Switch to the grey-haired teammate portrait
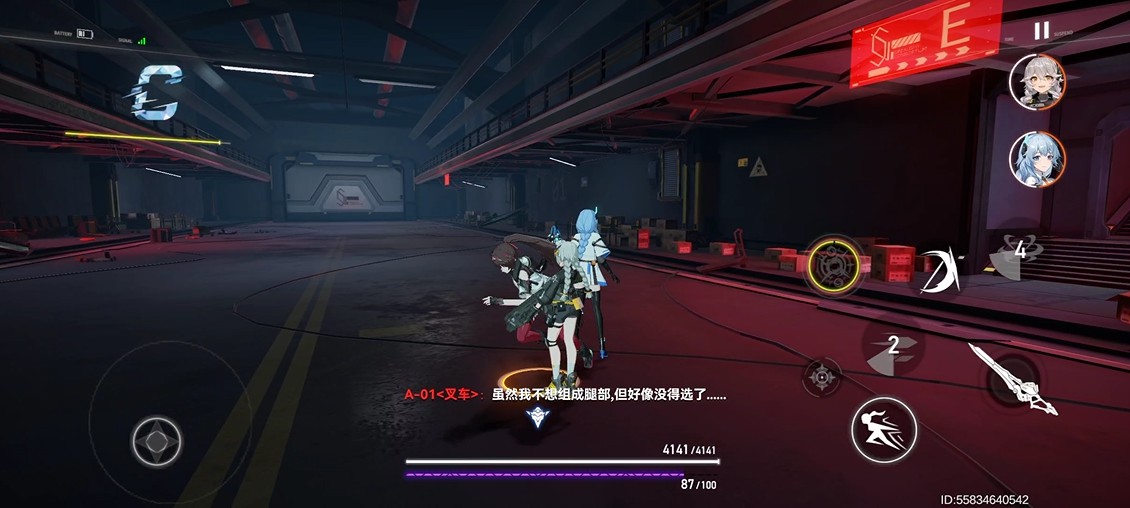This screenshot has height=508, width=1130. tap(1037, 81)
